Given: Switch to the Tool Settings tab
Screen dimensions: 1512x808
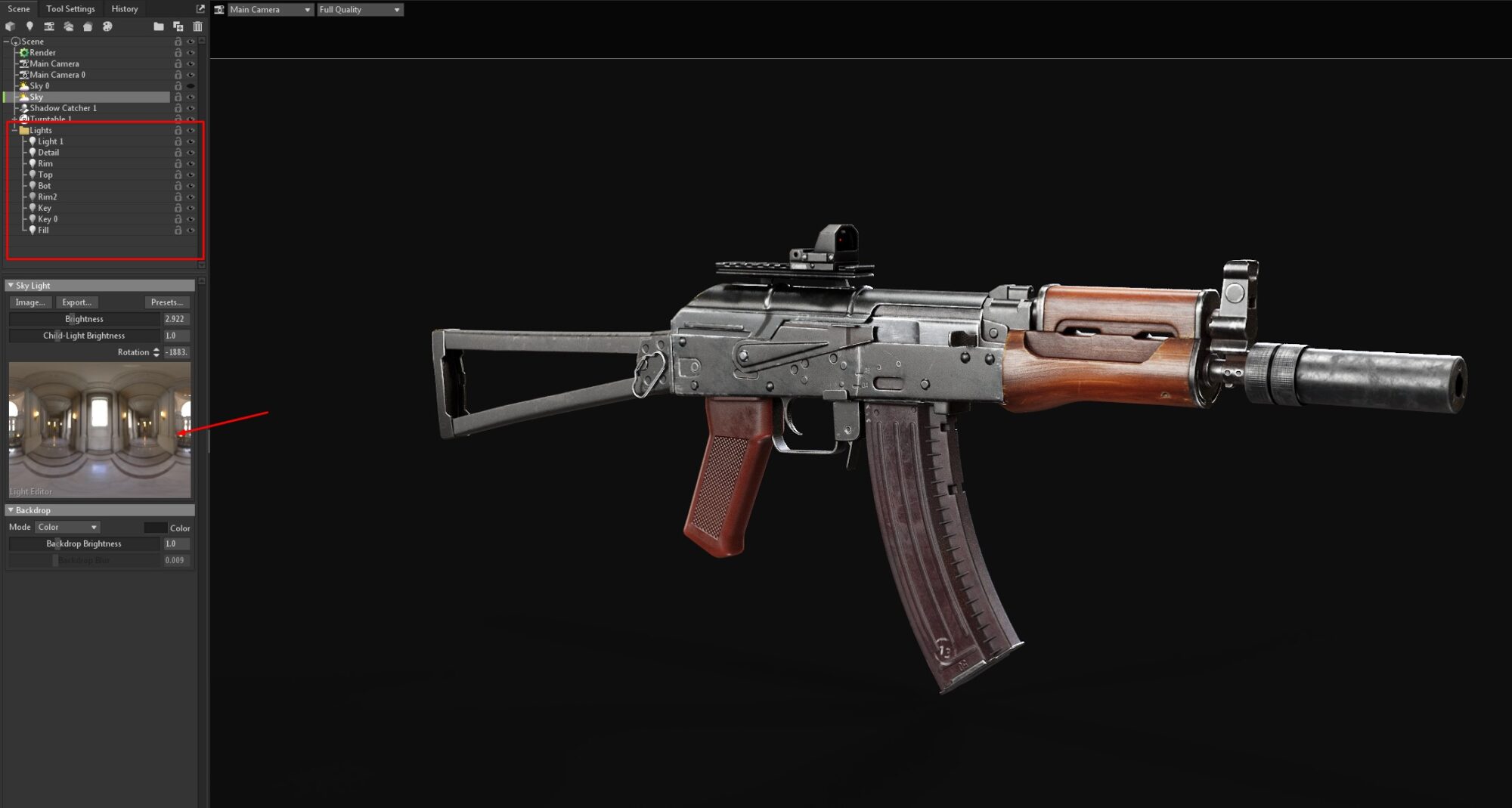Looking at the screenshot, I should [x=70, y=9].
